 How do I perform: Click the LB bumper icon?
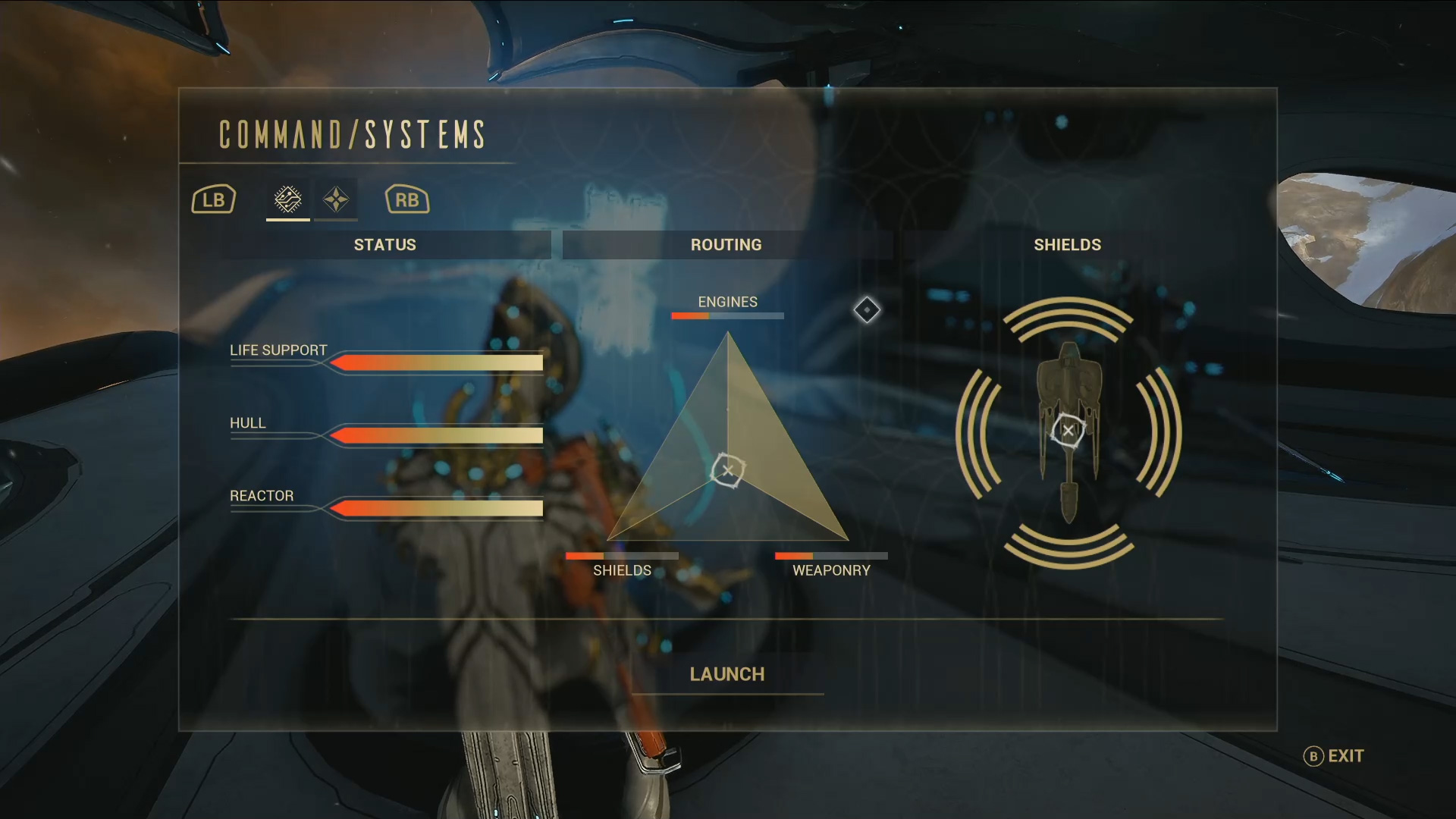click(x=213, y=199)
